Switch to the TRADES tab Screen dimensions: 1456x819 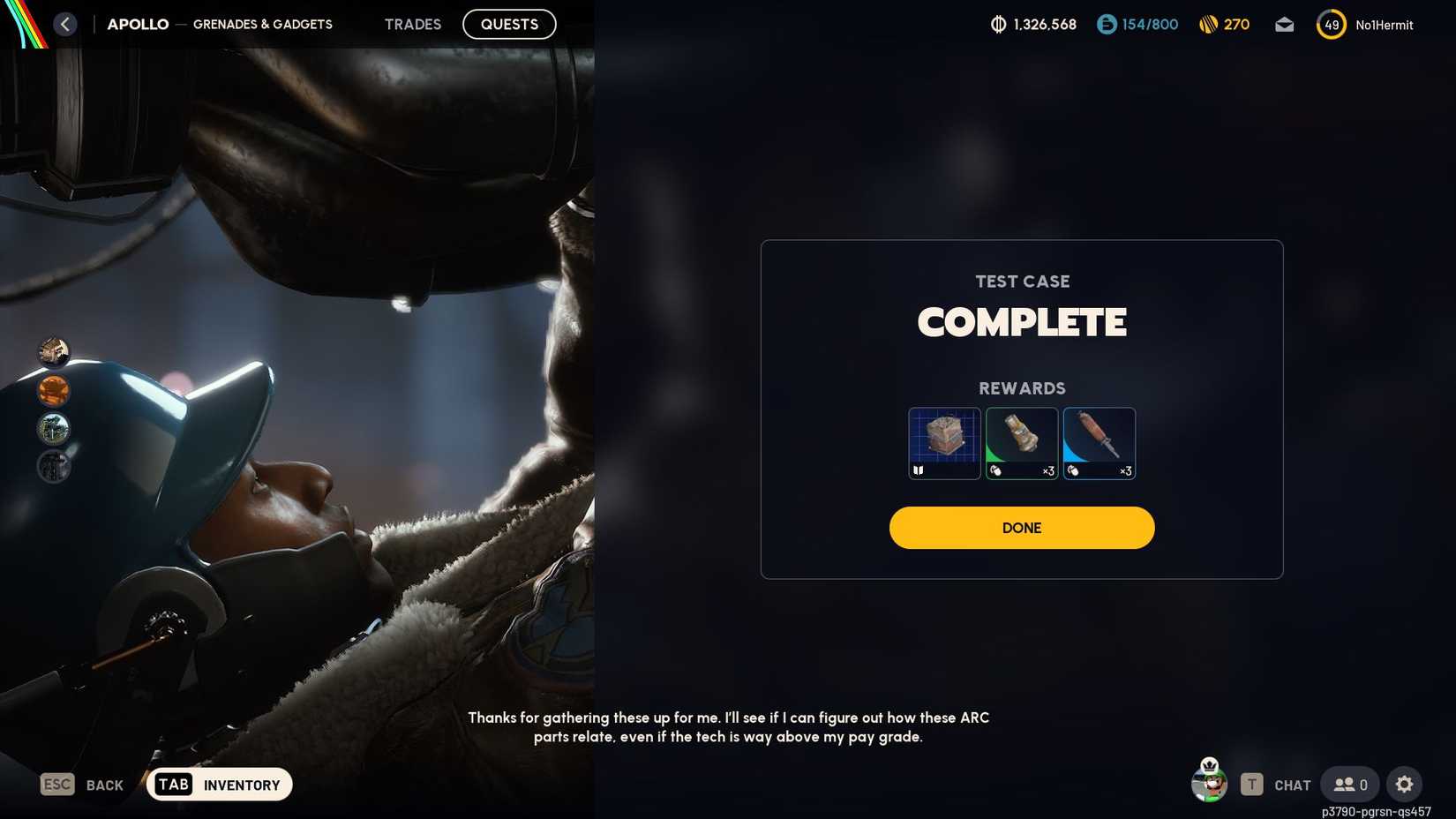[412, 24]
